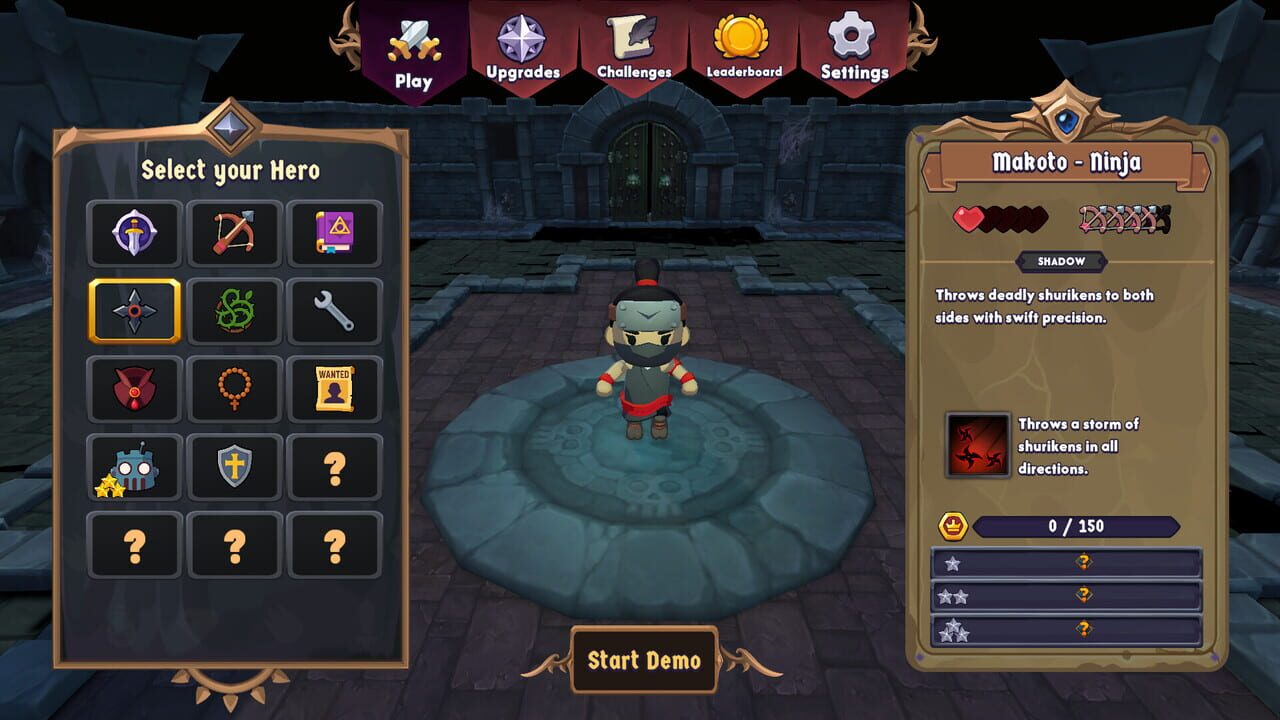Reveal the first locked question-mark hero slot
1280x720 pixels.
click(335, 467)
